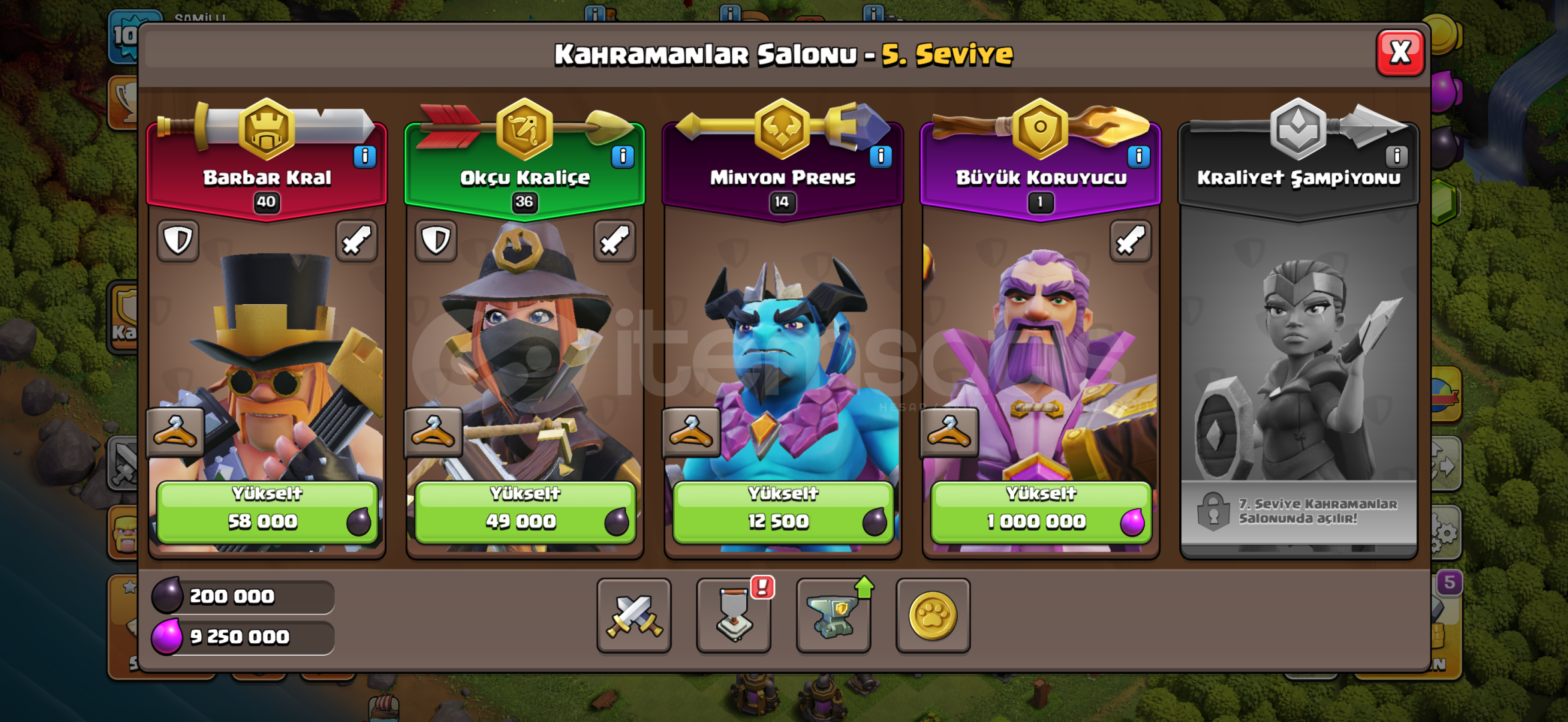Viewport: 1568px width, 722px height.
Task: Click the info icon on Kraliyet Şampiyonu card
Action: coord(1397,155)
